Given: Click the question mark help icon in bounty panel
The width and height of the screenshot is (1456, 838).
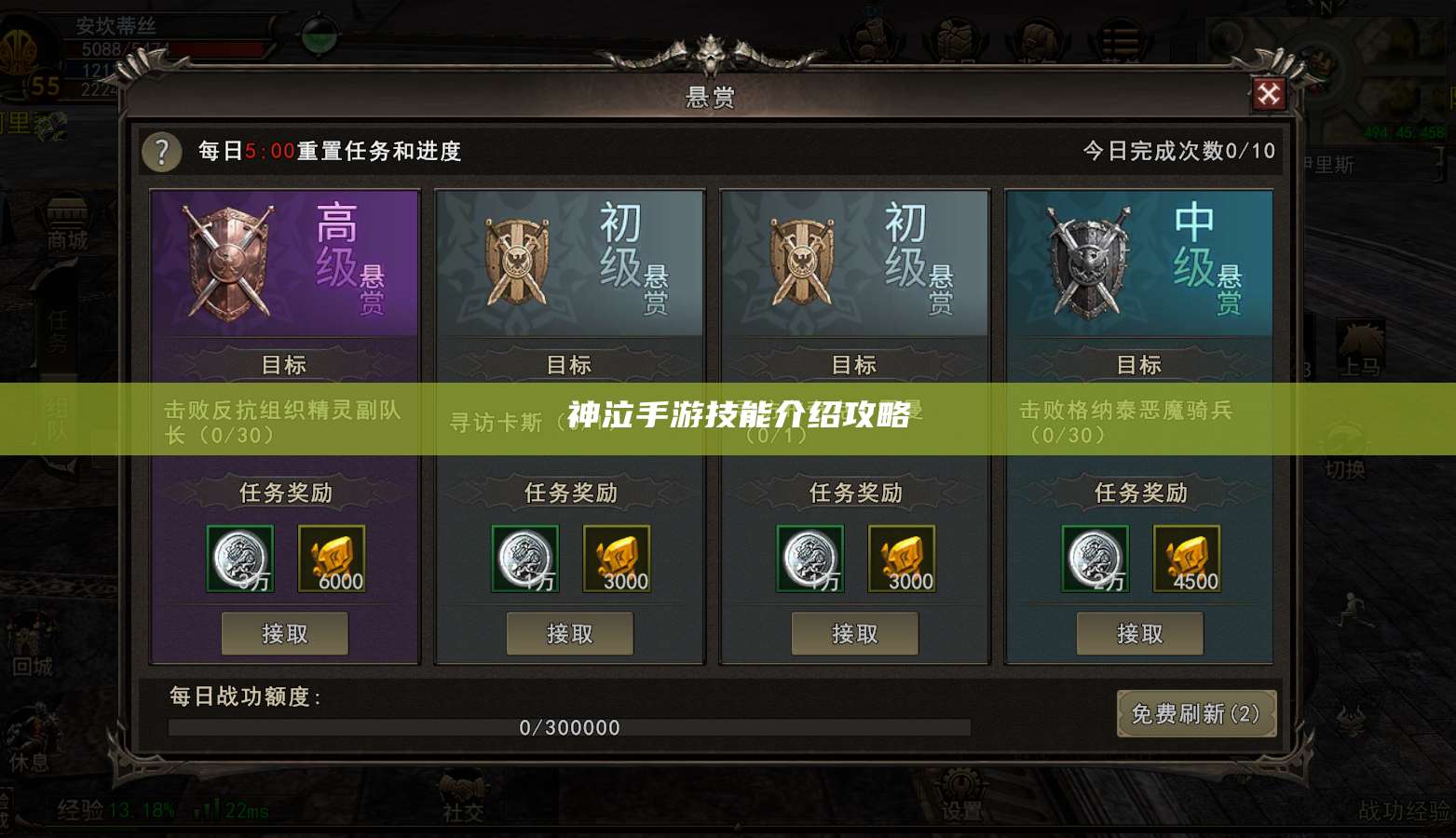Looking at the screenshot, I should click(x=162, y=153).
